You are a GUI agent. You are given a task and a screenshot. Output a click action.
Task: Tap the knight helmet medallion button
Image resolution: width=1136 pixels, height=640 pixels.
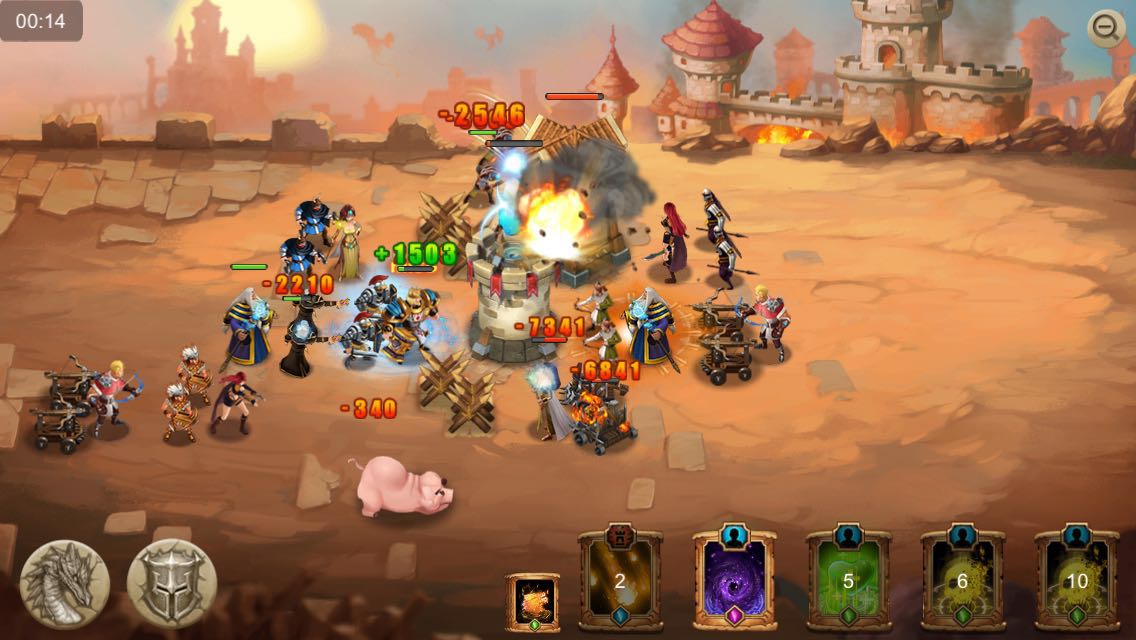click(172, 584)
